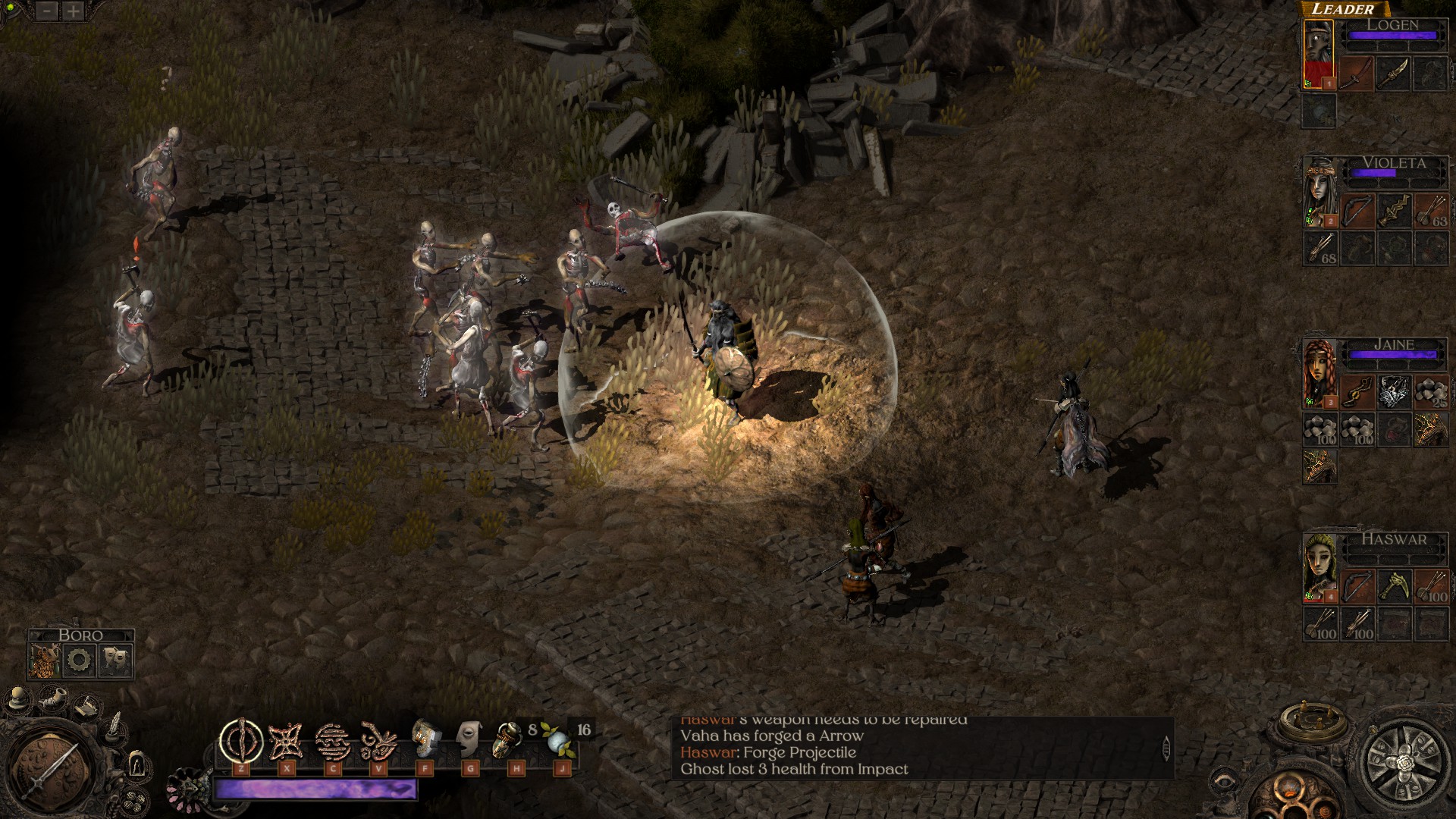Image resolution: width=1456 pixels, height=819 pixels.
Task: Select Violeta's bow weapon slot
Action: (1357, 211)
